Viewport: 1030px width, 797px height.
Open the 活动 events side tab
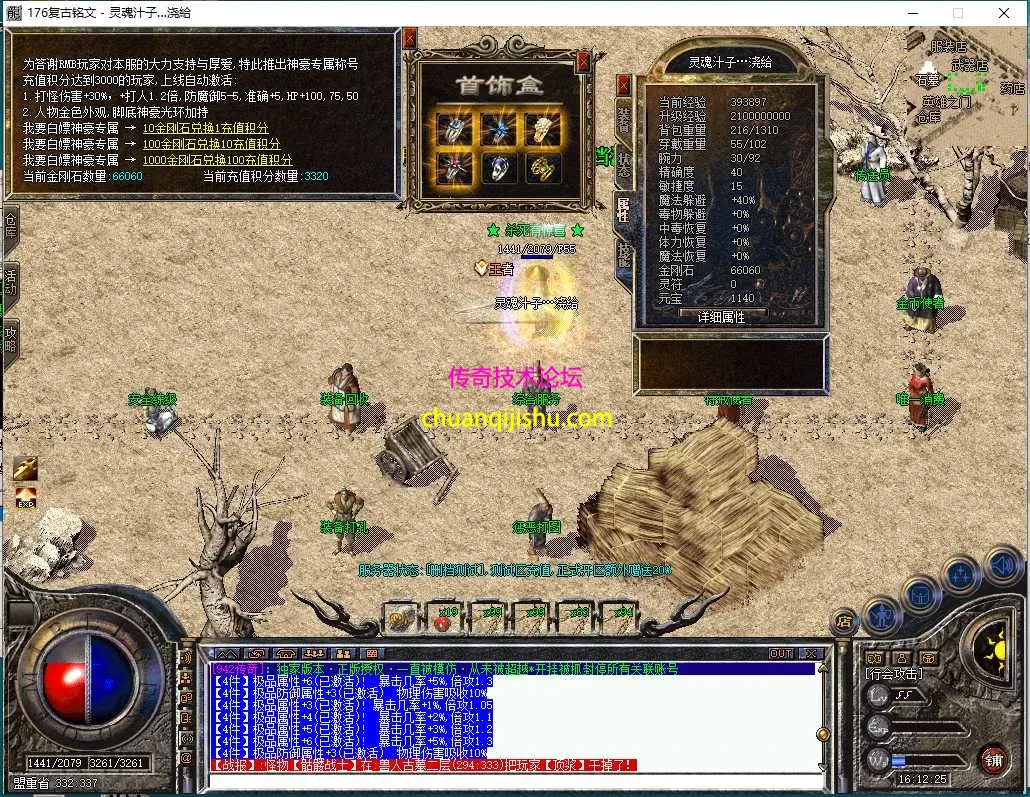click(x=10, y=279)
